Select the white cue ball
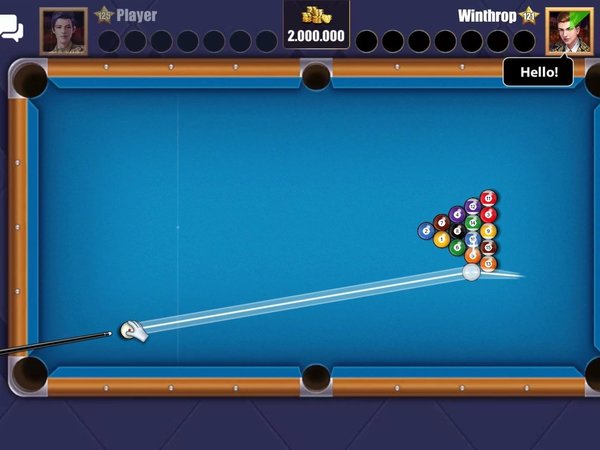The image size is (600, 450). tap(129, 329)
